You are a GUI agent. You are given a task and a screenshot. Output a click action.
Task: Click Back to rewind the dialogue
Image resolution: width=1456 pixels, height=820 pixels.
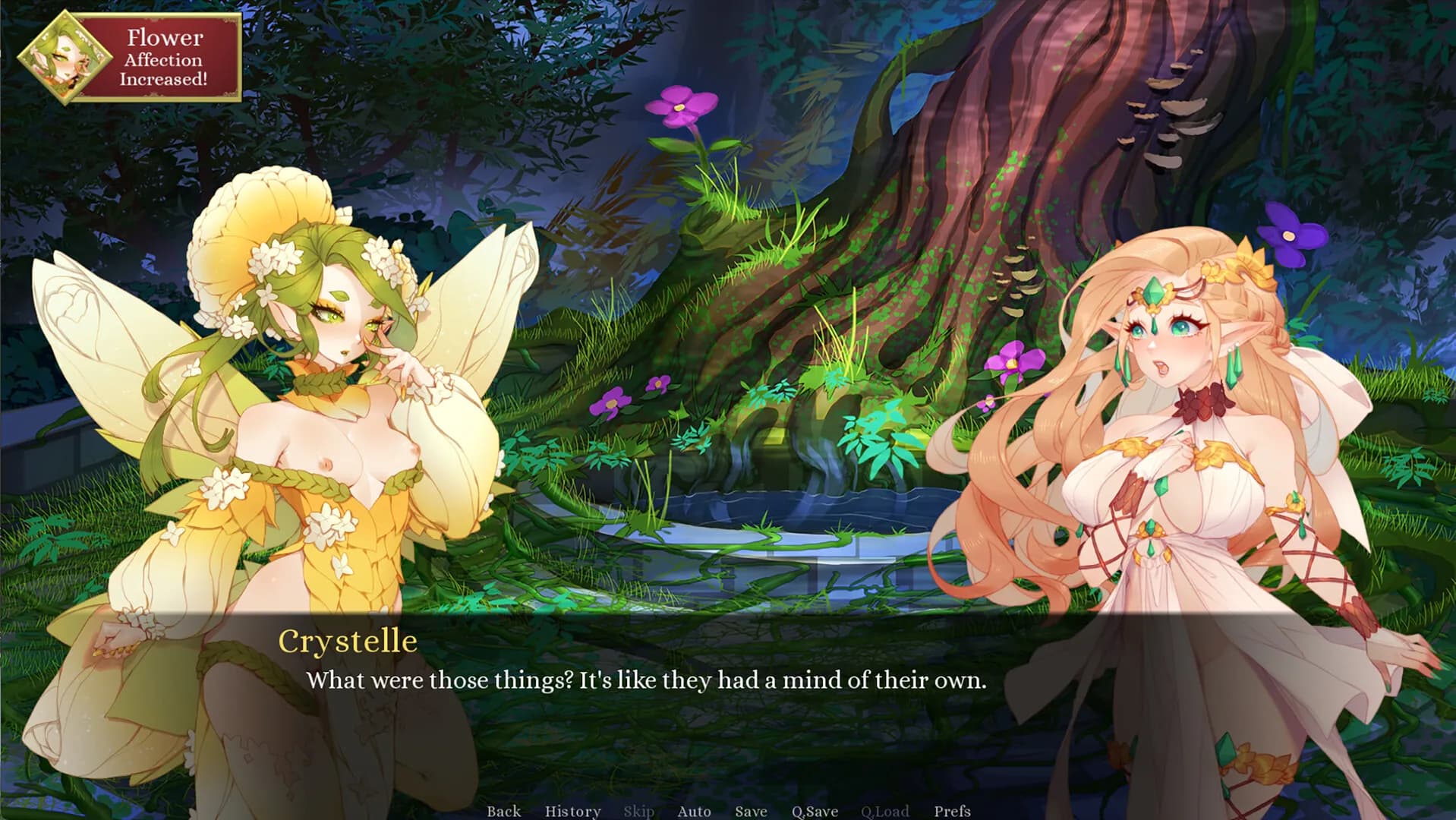coord(503,811)
